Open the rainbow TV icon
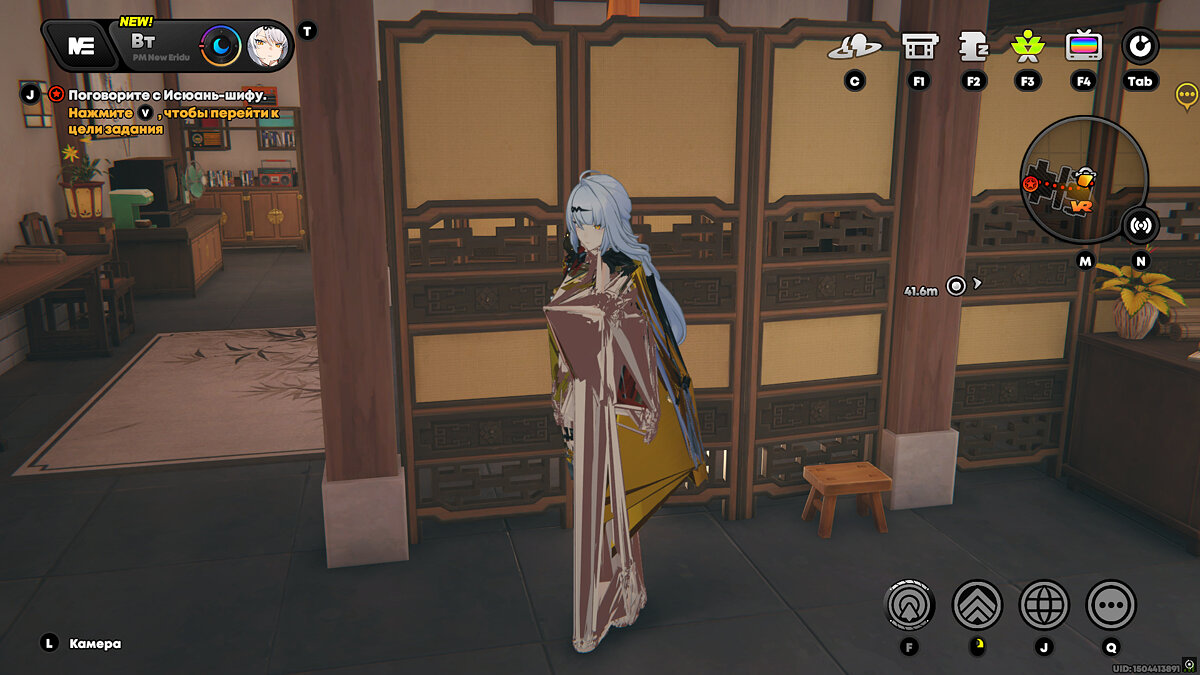Viewport: 1200px width, 675px height. 1083,46
